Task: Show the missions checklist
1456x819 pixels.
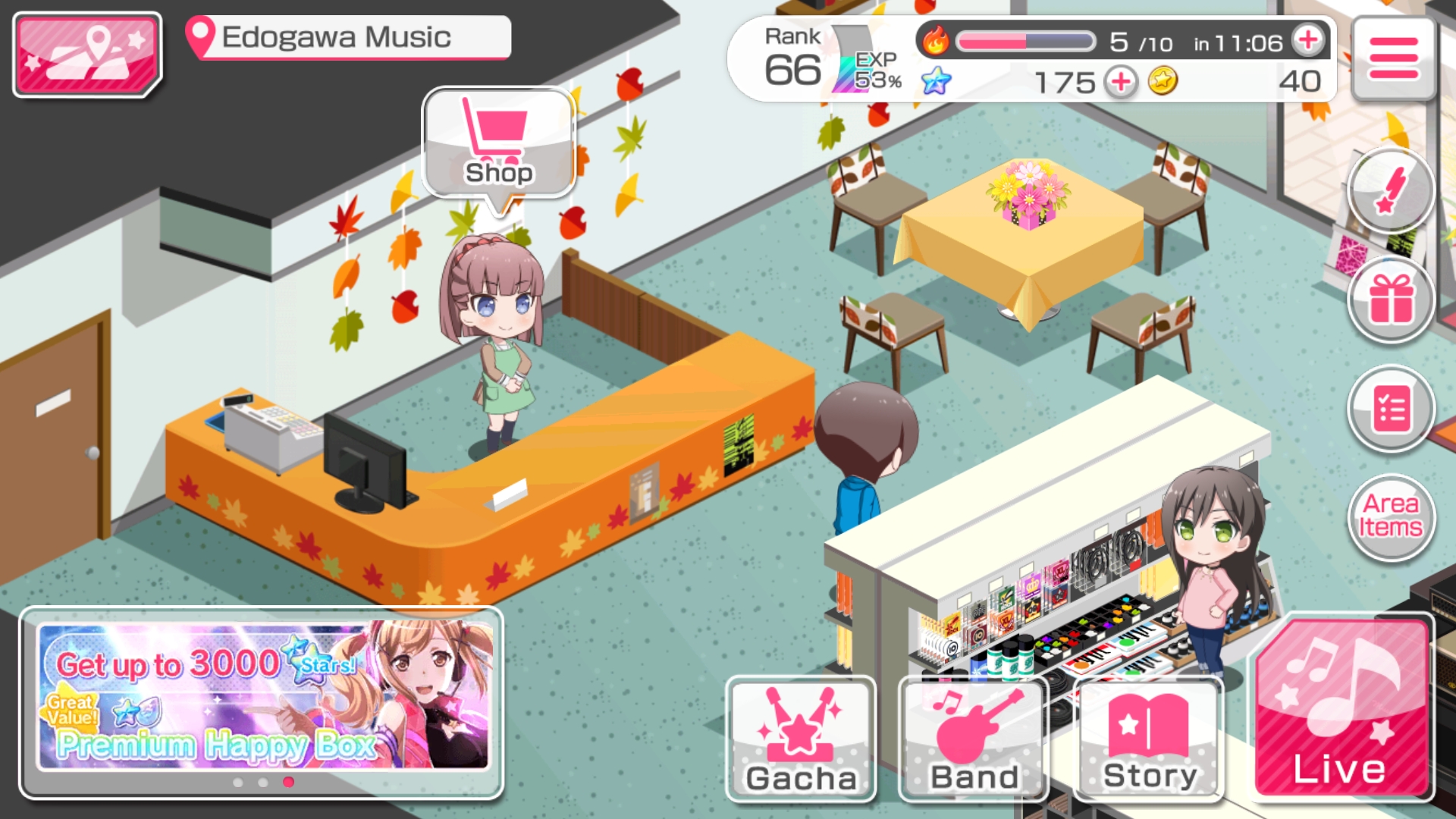Action: [x=1390, y=409]
